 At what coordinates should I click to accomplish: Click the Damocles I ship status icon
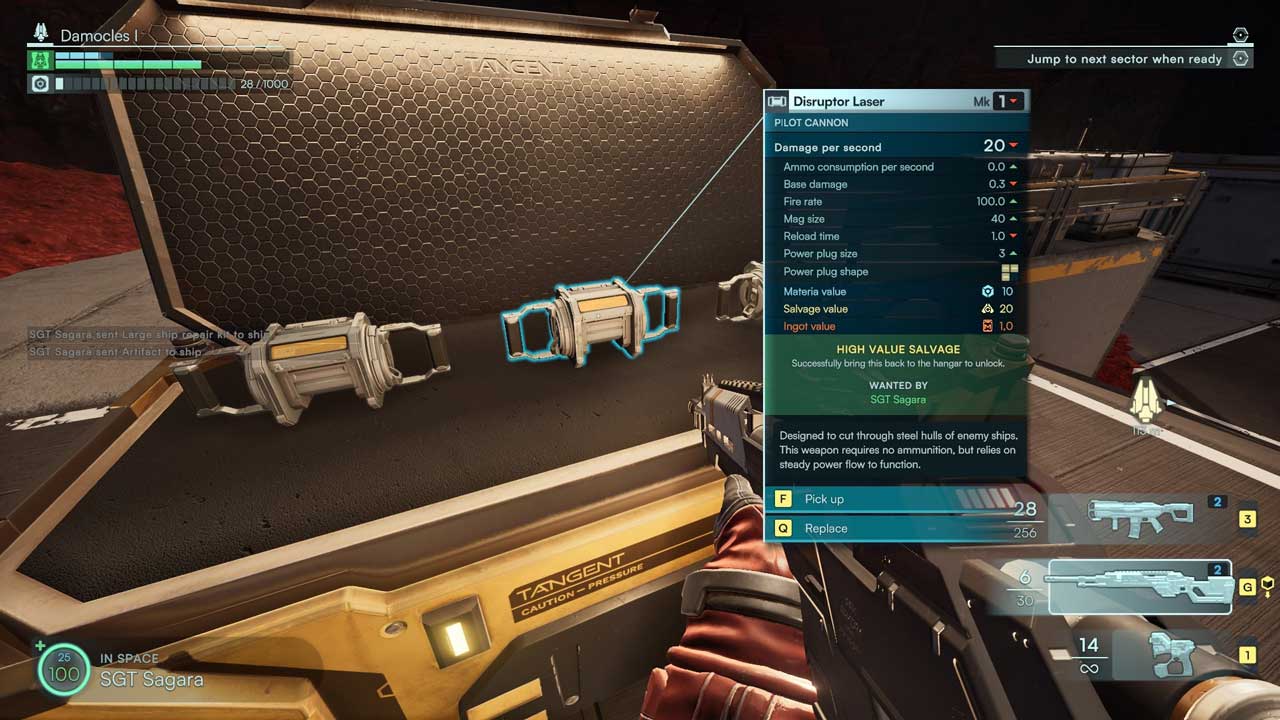tap(41, 34)
